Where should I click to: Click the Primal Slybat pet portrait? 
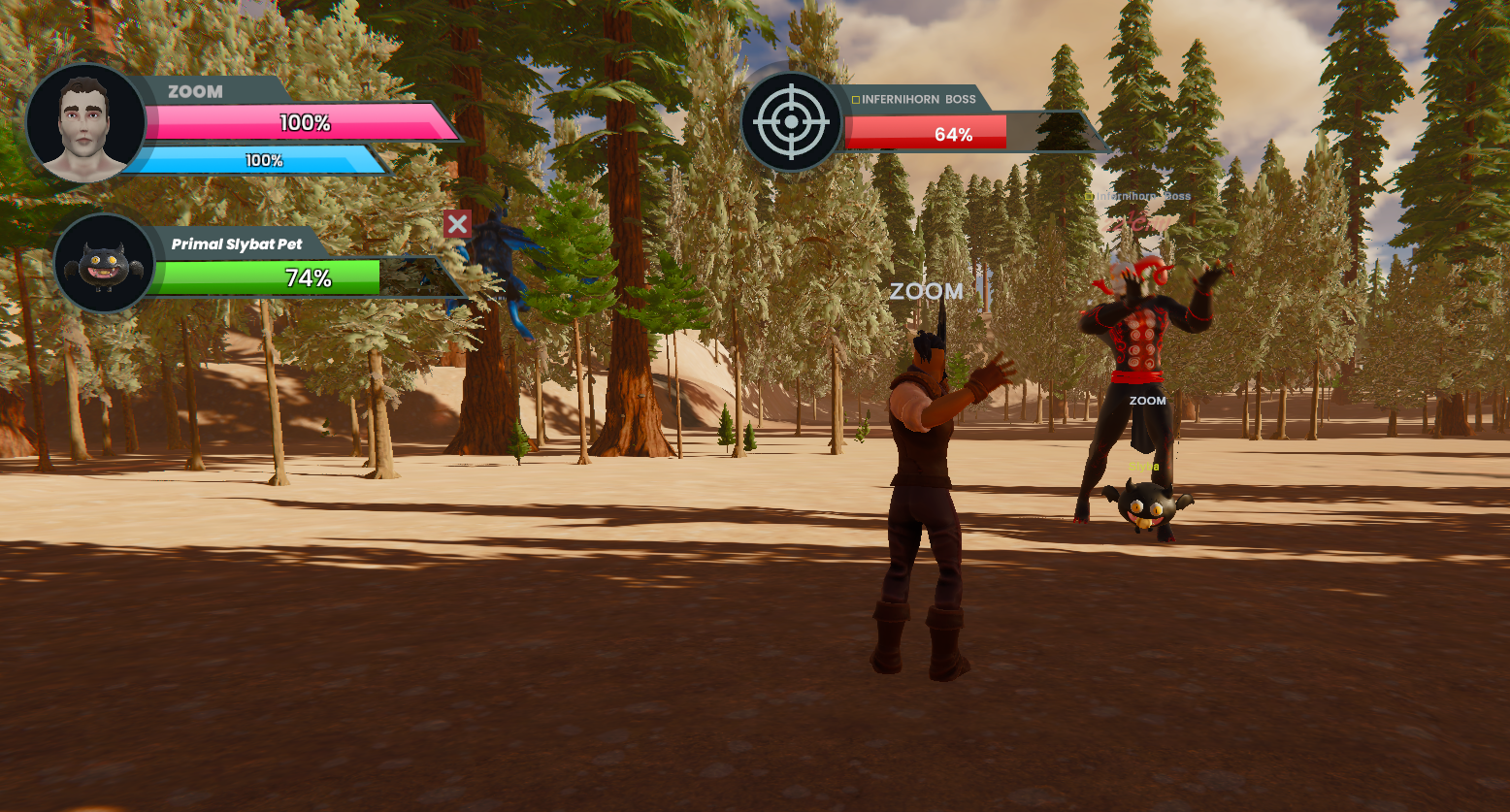(103, 264)
